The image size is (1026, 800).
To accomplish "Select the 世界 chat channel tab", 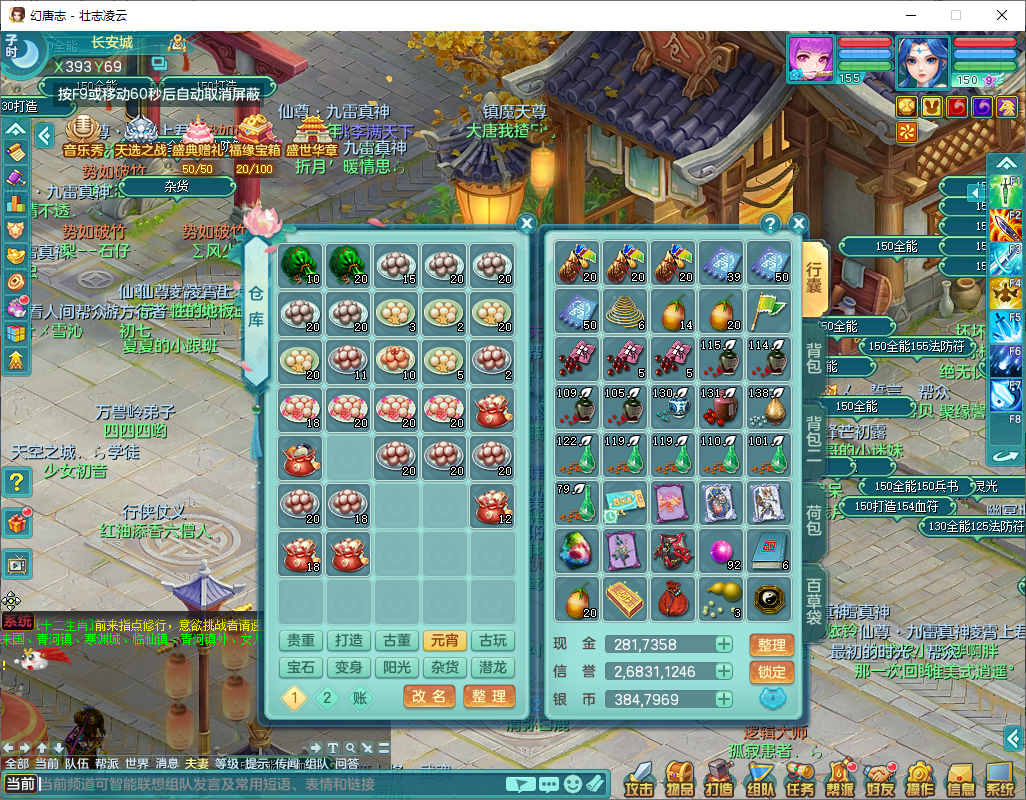I will coord(137,763).
